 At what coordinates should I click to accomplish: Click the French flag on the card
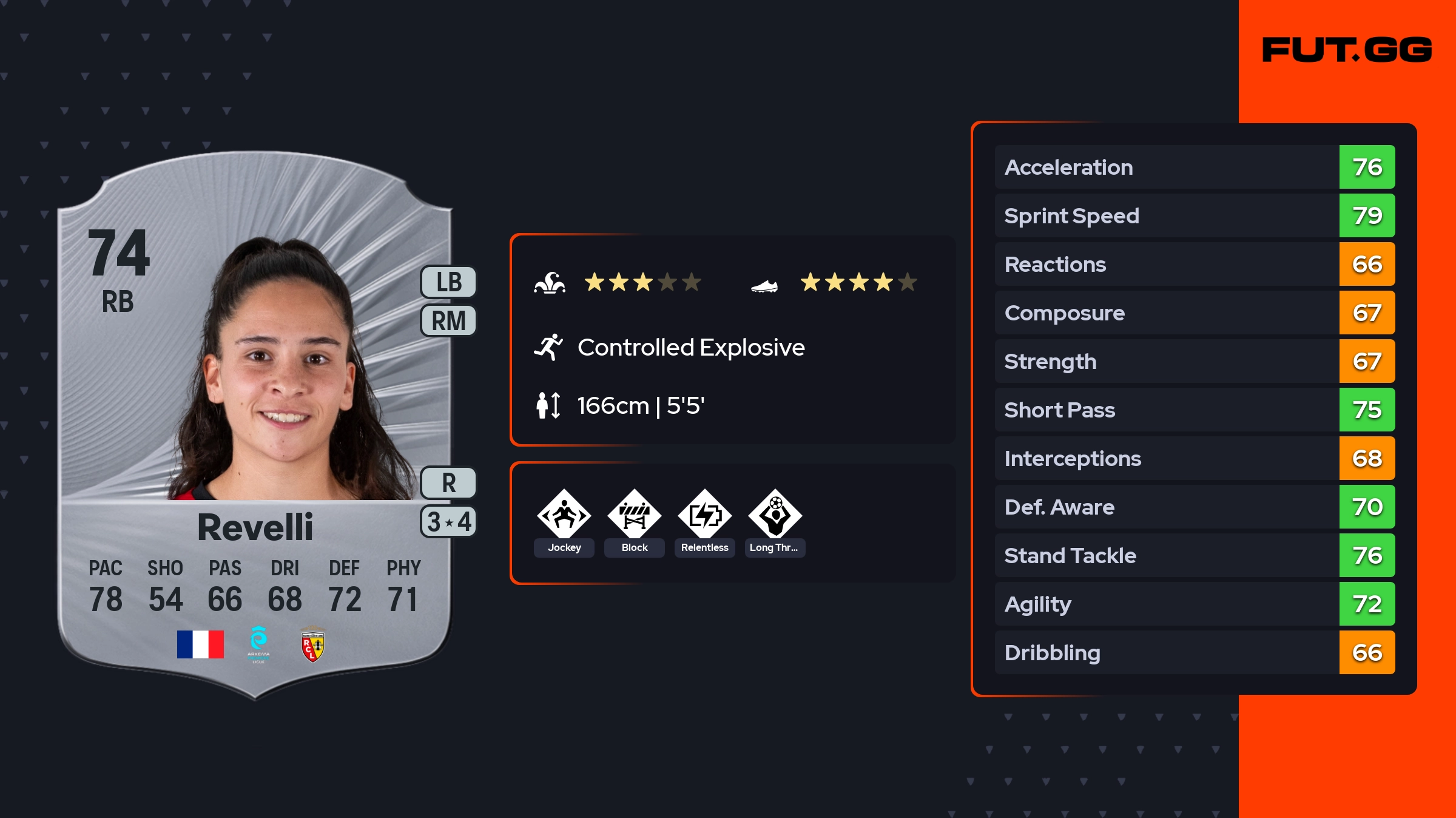coord(200,644)
